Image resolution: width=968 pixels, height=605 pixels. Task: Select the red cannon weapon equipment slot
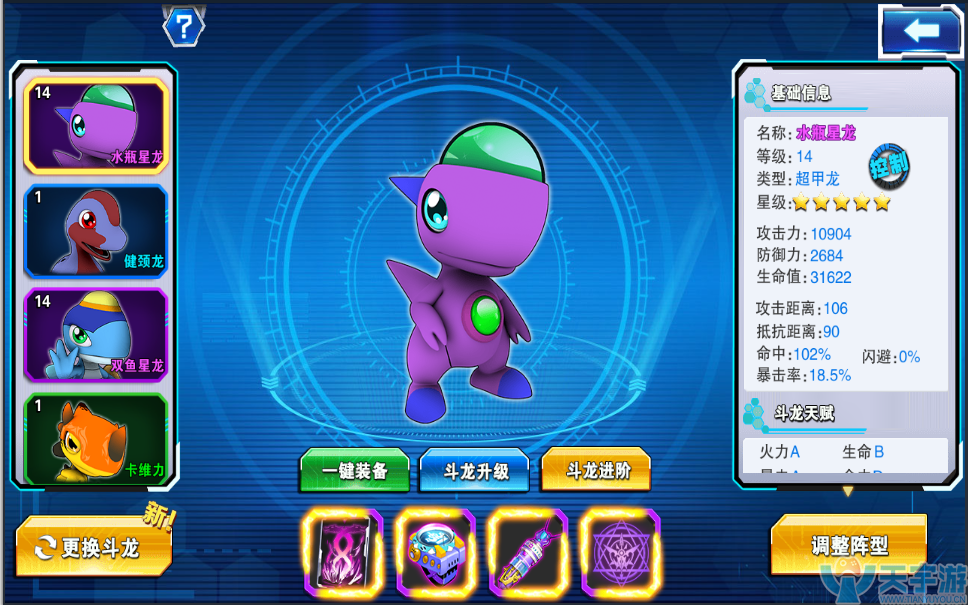[527, 550]
